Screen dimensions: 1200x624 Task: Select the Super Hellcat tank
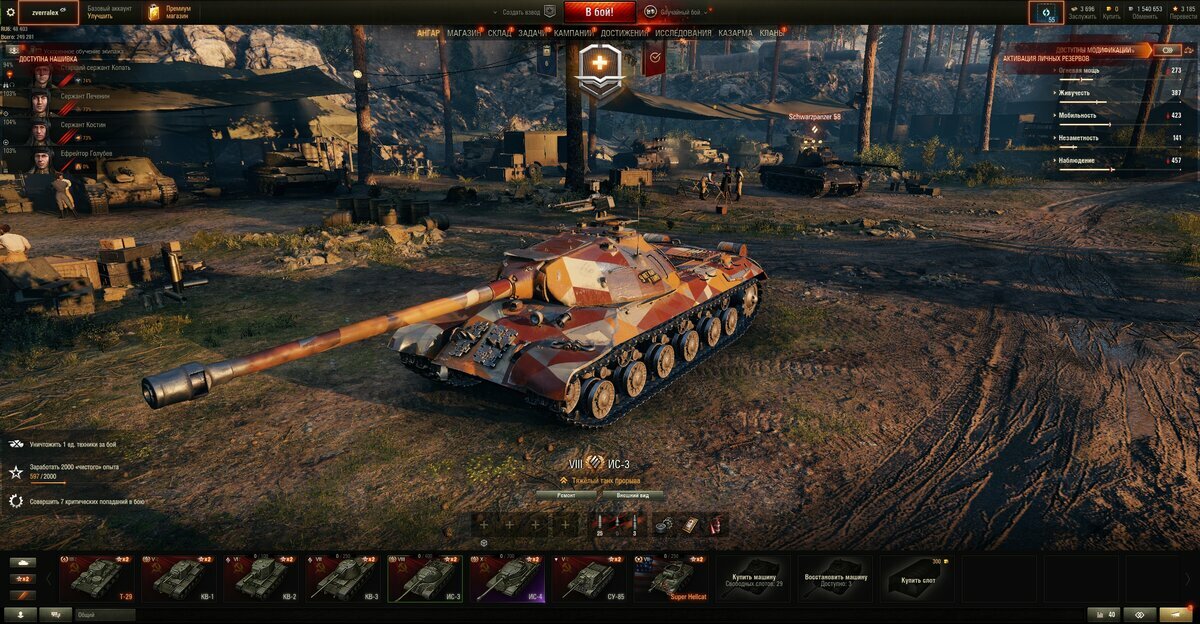pyautogui.click(x=672, y=578)
